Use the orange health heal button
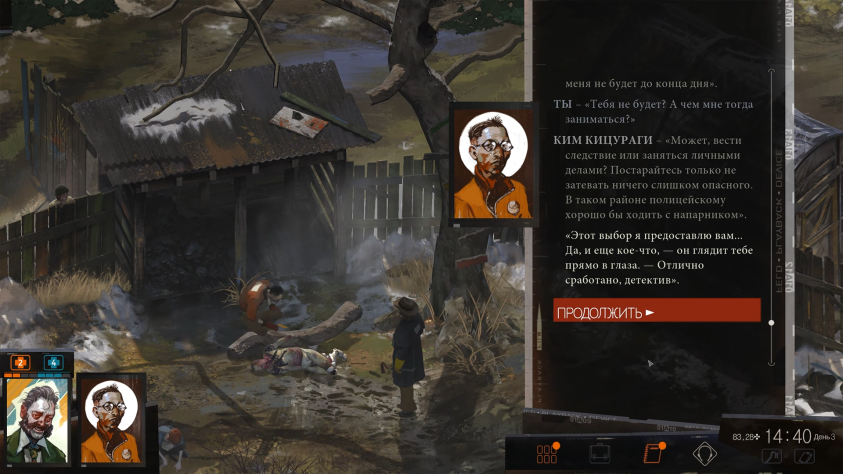 point(20,362)
